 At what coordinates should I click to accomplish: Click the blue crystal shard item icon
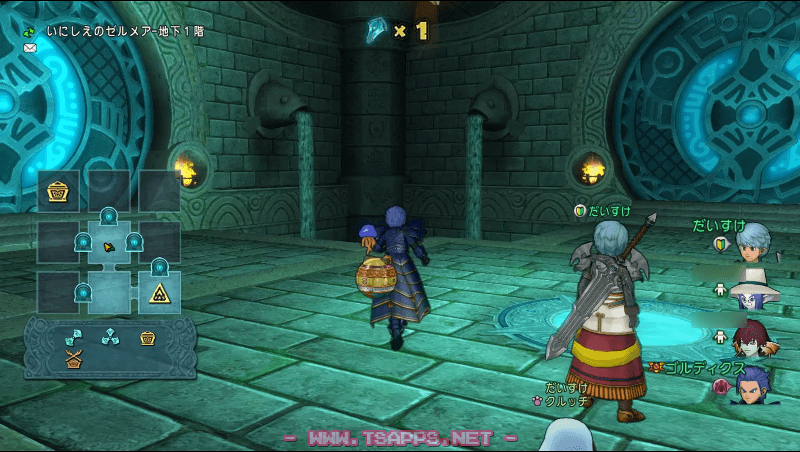(378, 31)
